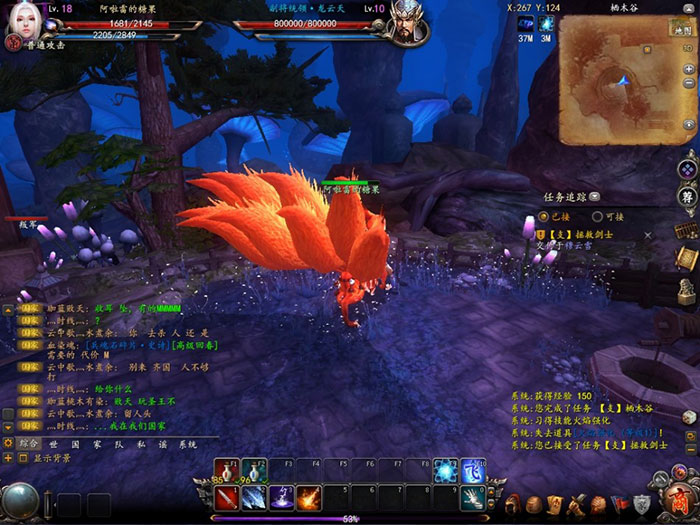Use the red health potion in the F1 slot

226,472
